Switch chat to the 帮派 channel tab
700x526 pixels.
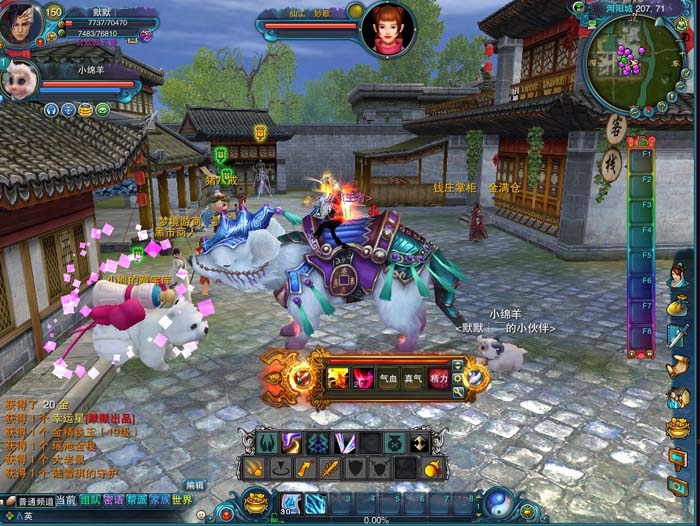coord(136,500)
